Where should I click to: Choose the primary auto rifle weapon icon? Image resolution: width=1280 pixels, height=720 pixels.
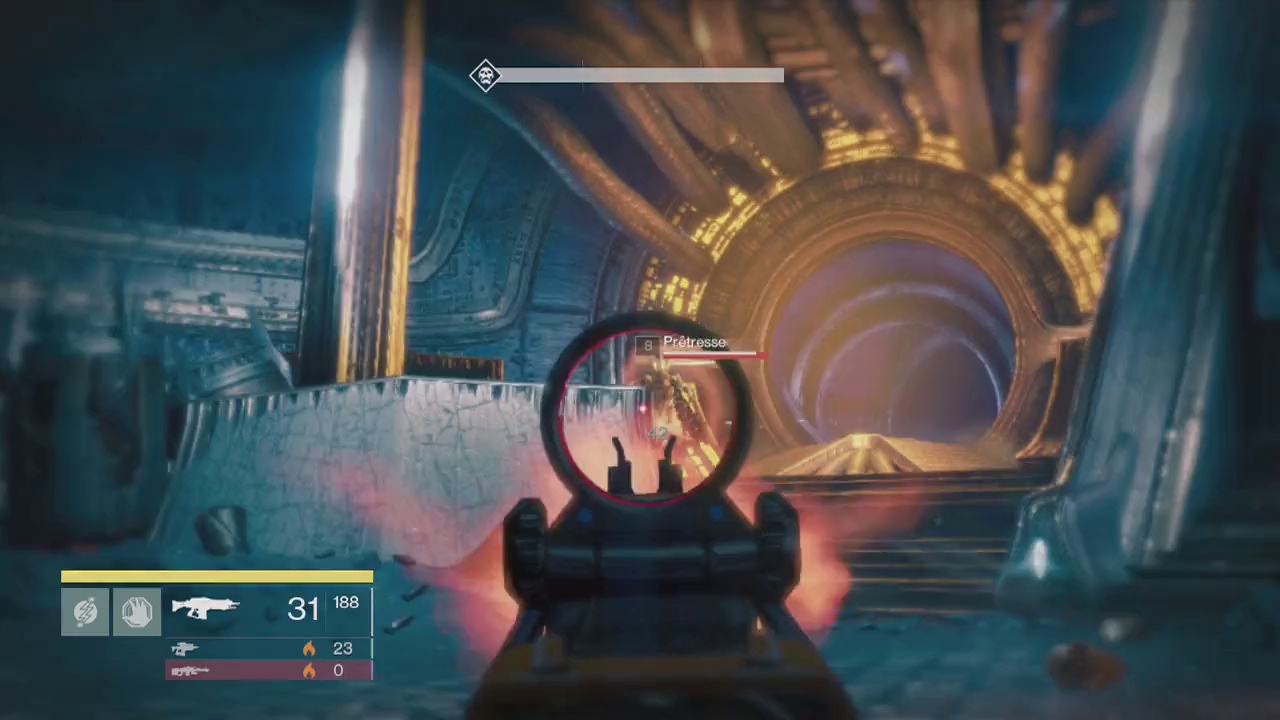tap(205, 607)
